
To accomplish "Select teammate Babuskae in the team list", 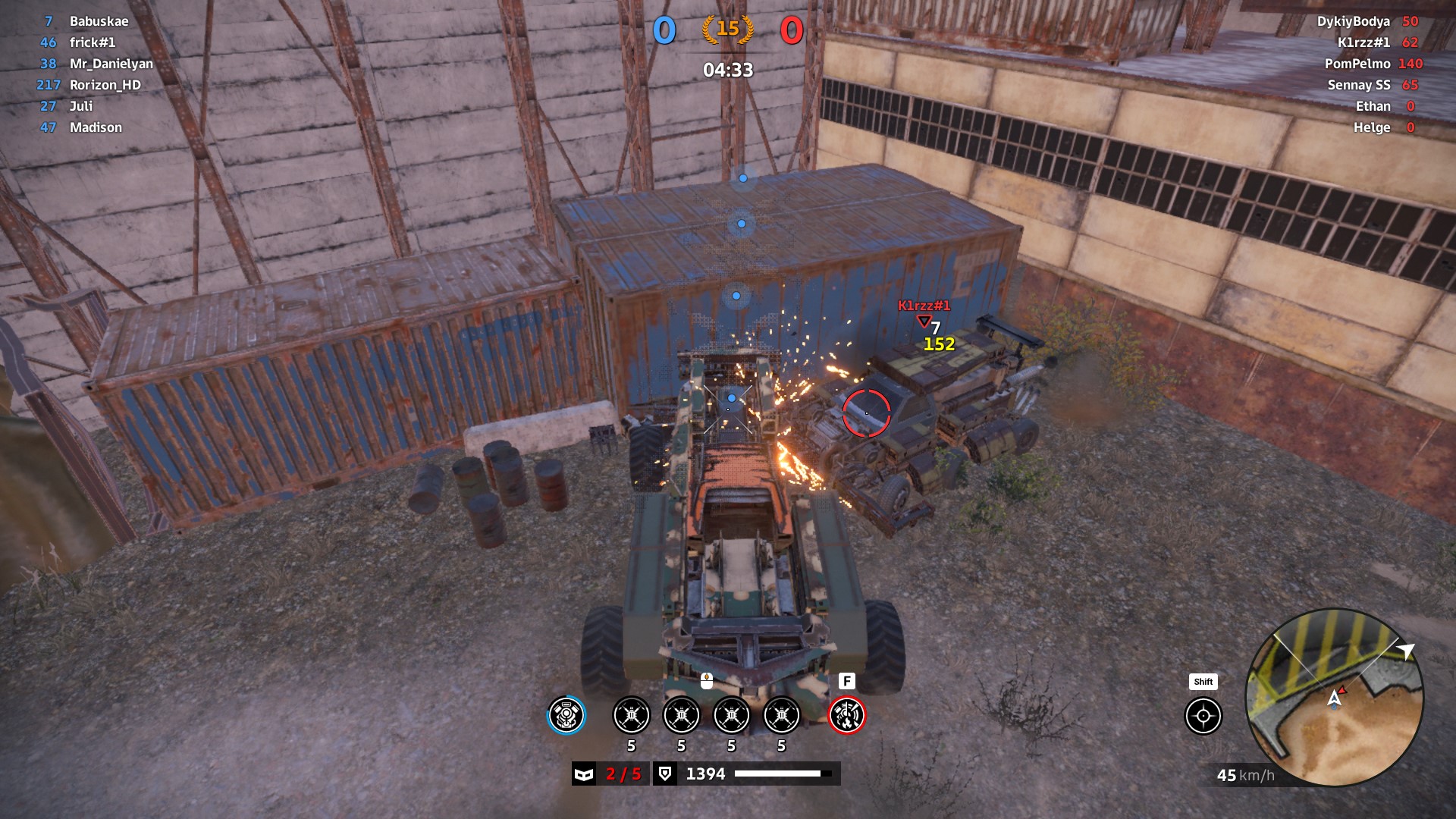I will (x=99, y=21).
